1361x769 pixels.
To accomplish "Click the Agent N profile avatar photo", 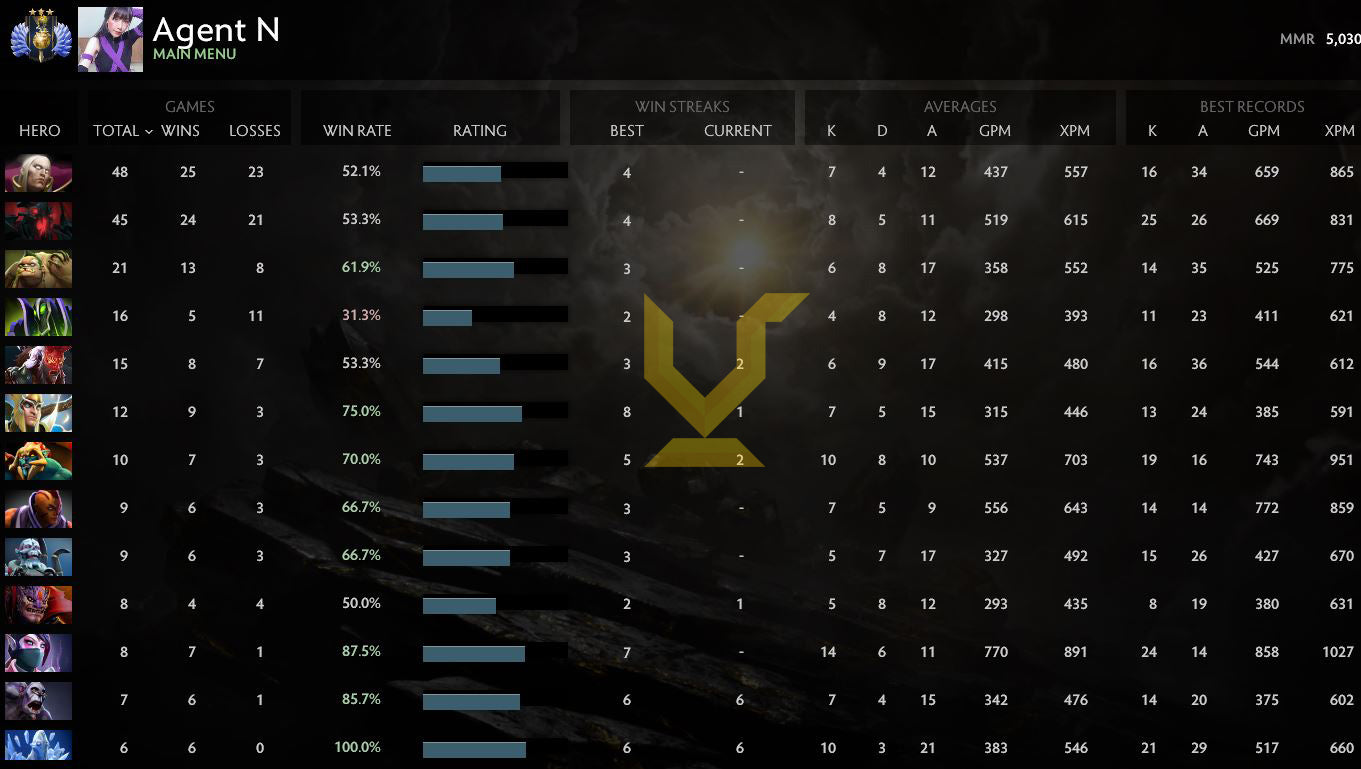I will [x=110, y=39].
